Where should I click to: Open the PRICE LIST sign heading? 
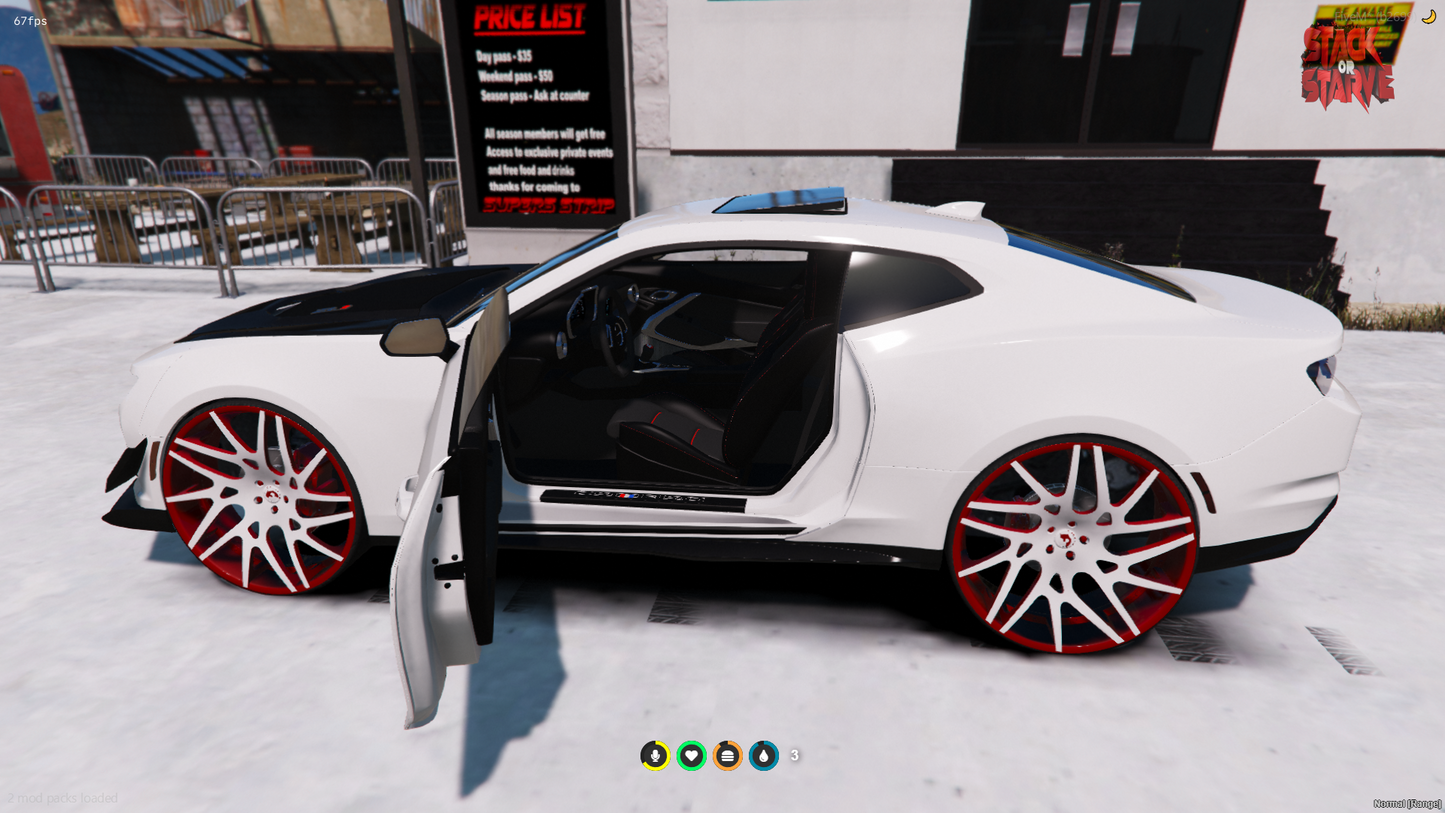(528, 18)
